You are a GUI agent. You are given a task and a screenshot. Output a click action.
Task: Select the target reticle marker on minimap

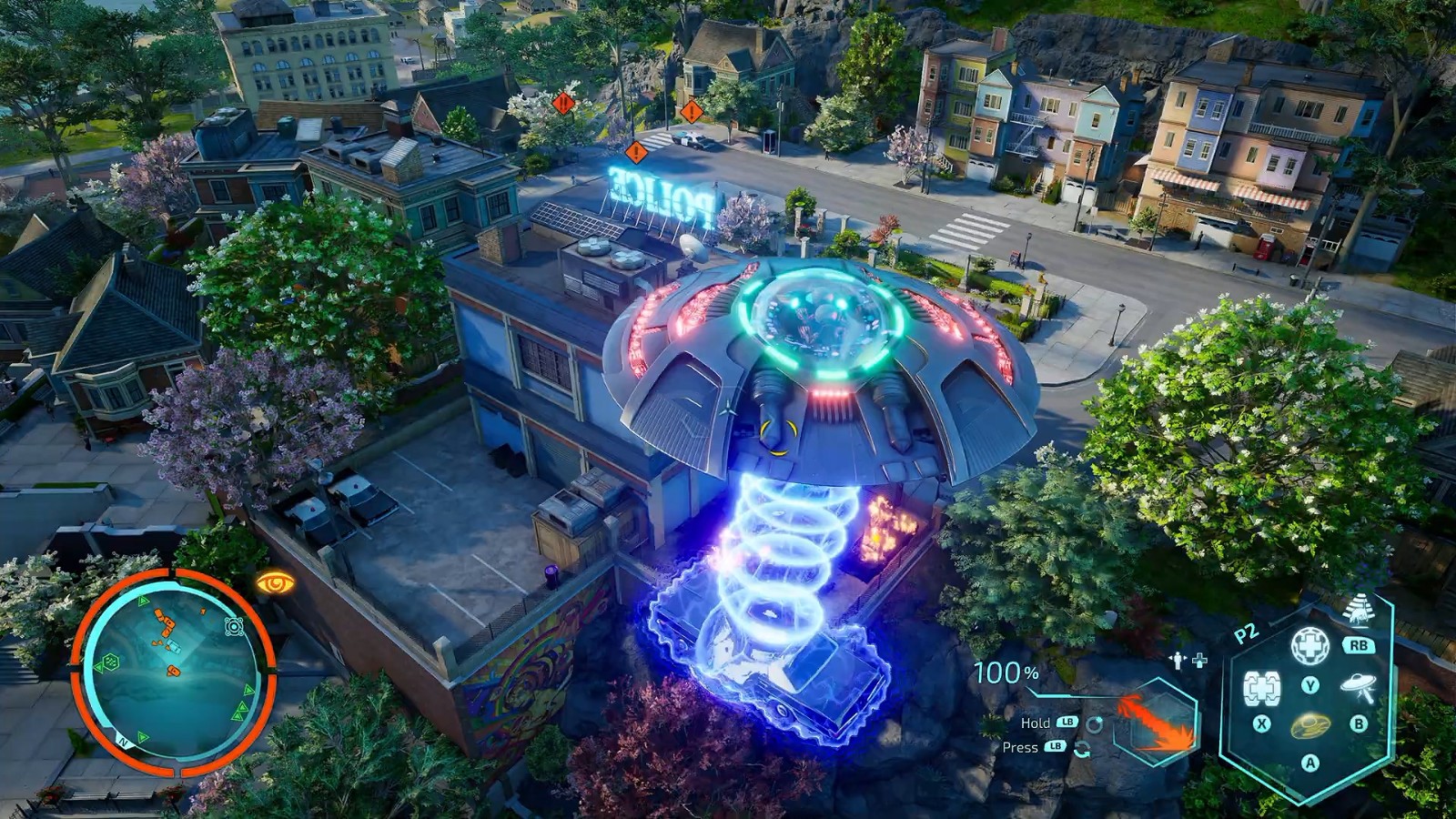(234, 626)
